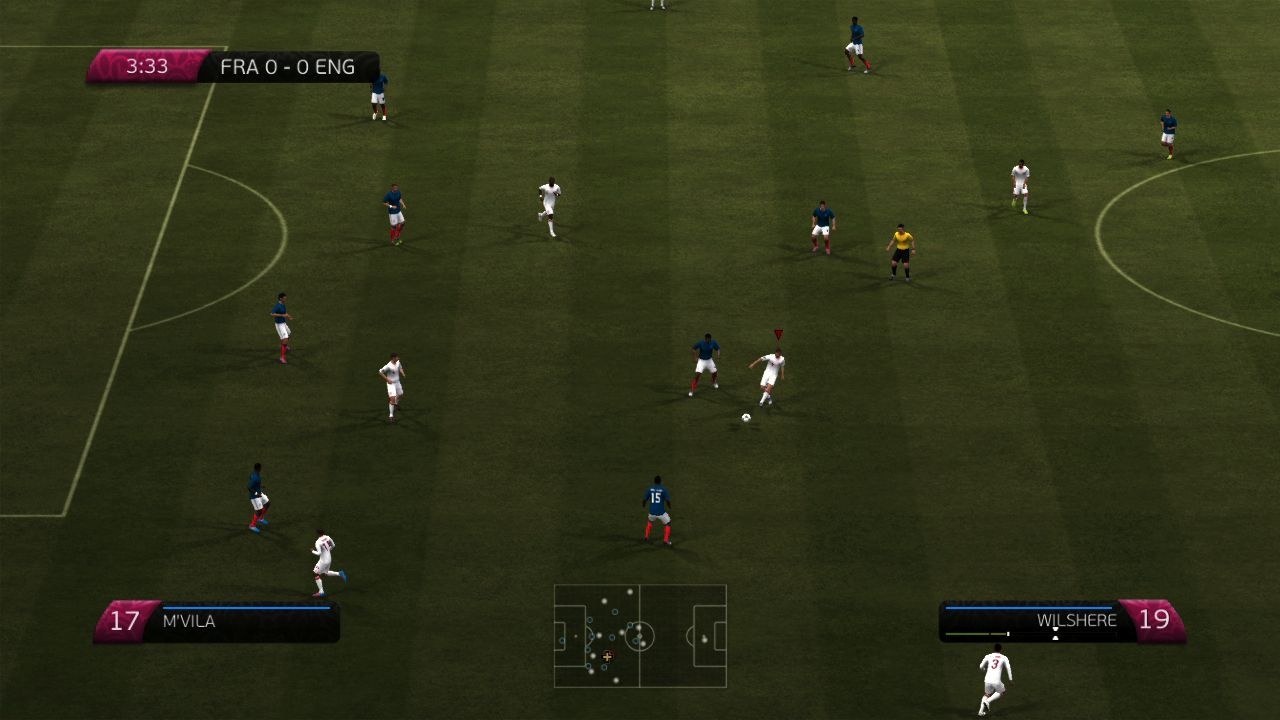Viewport: 1280px width, 720px height.
Task: Select the ENG team abbreviation on scoreboard
Action: click(x=337, y=66)
